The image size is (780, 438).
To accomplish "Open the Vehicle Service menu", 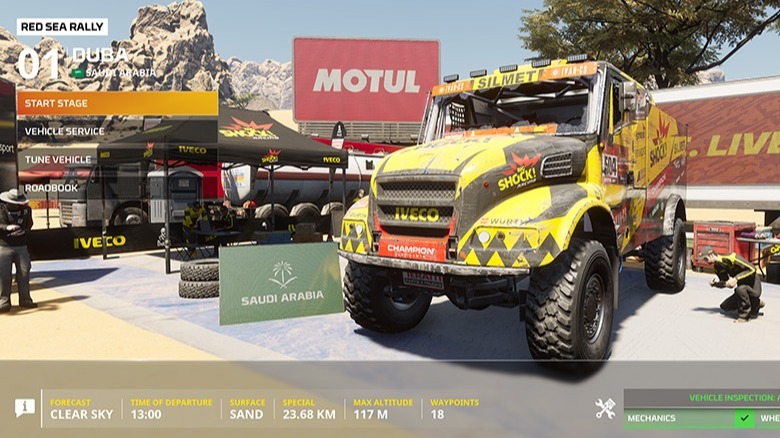I will tap(116, 131).
